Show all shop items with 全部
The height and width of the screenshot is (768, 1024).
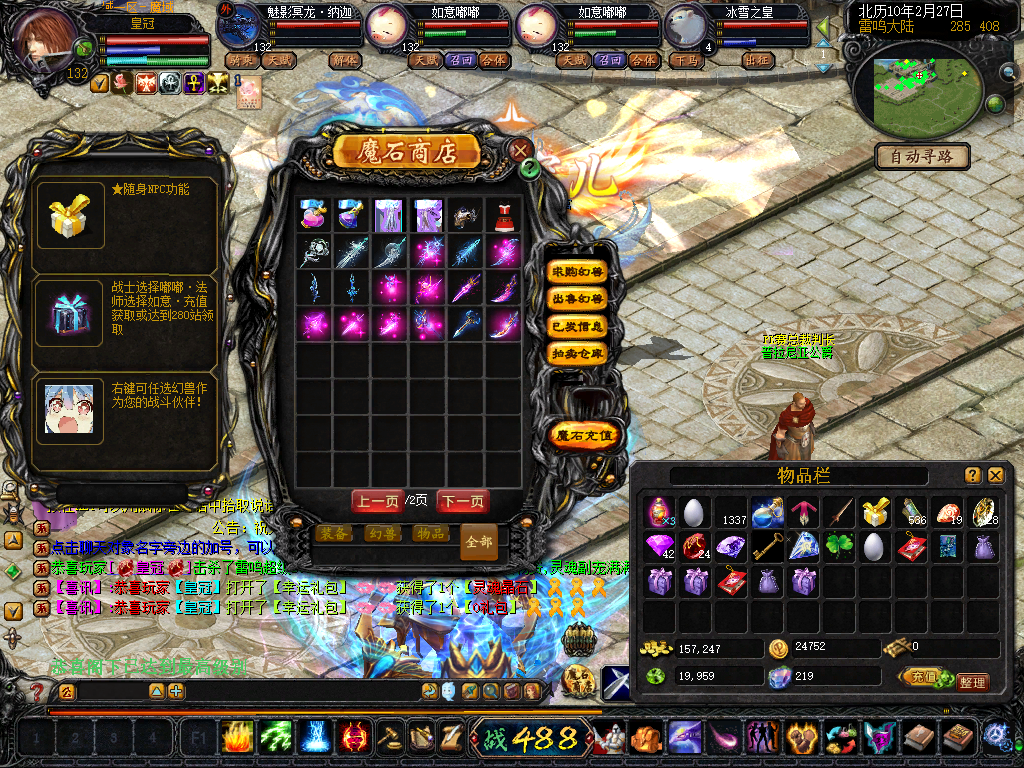479,542
